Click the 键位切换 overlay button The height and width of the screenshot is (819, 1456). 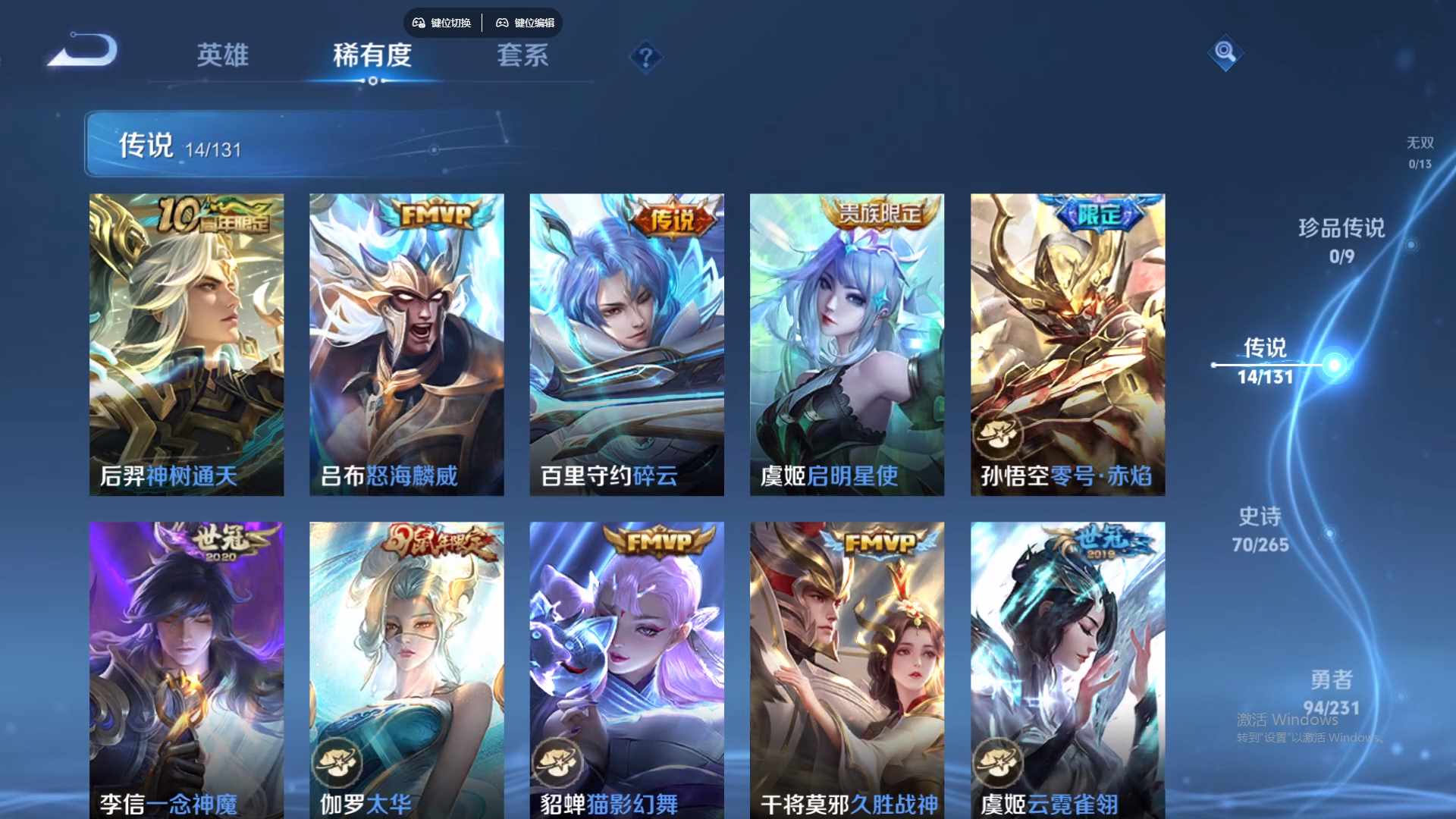pyautogui.click(x=442, y=23)
